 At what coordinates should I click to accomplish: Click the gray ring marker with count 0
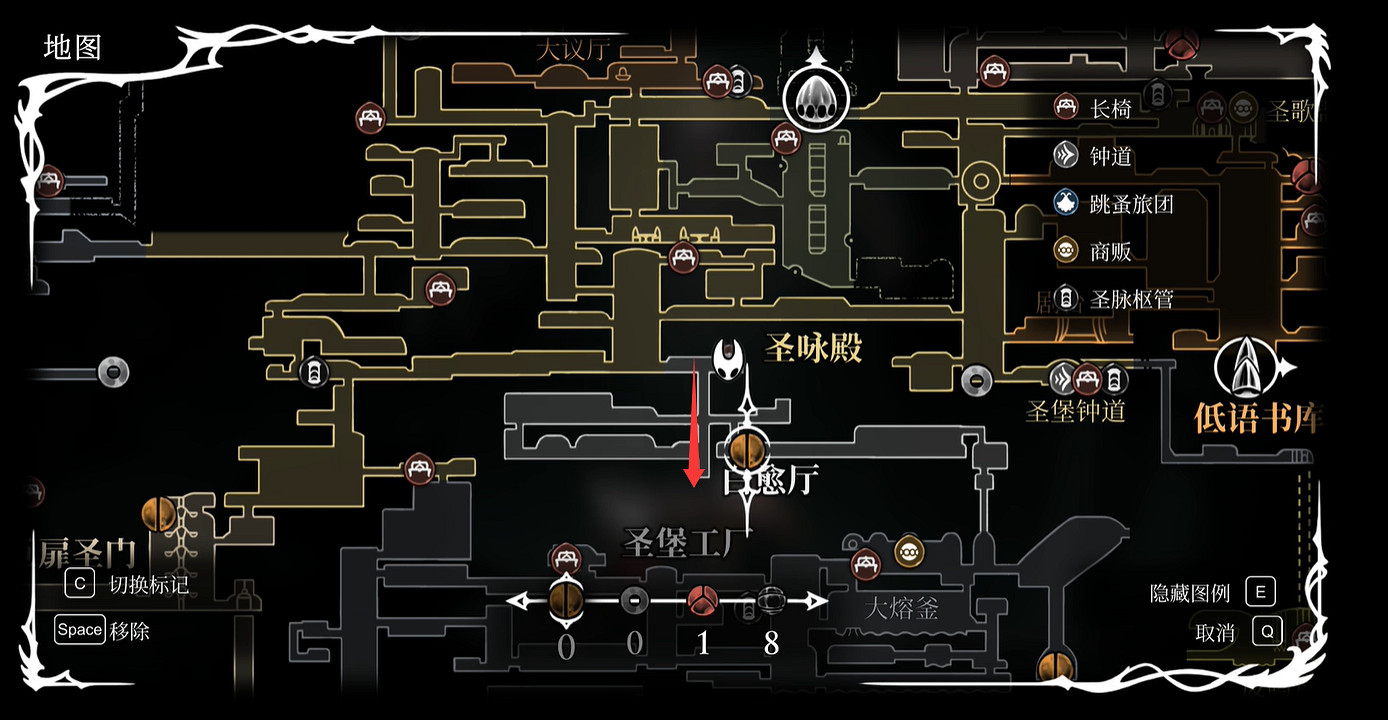point(634,602)
